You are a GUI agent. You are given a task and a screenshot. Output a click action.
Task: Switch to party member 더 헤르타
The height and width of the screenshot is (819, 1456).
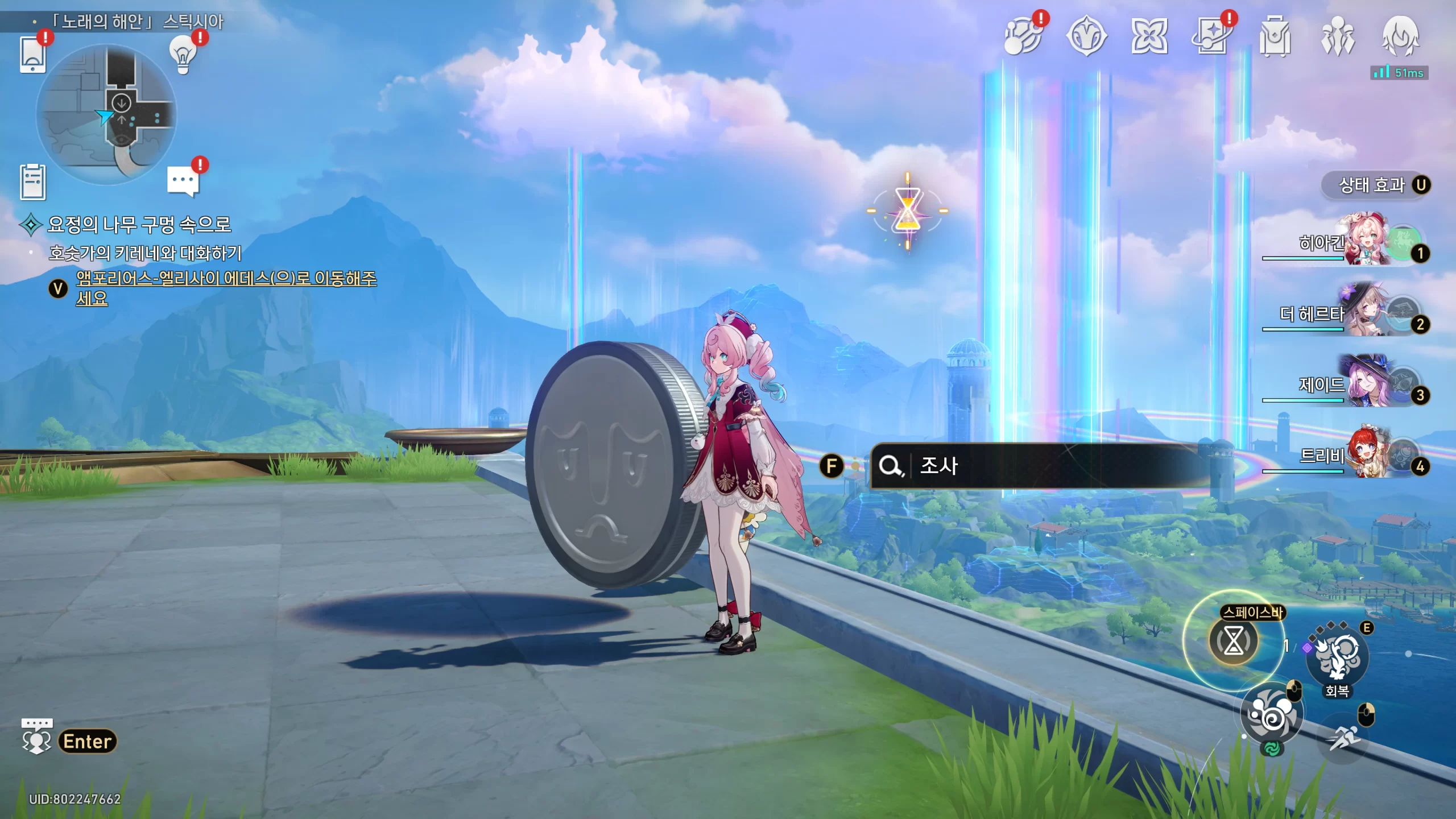pyautogui.click(x=1365, y=312)
